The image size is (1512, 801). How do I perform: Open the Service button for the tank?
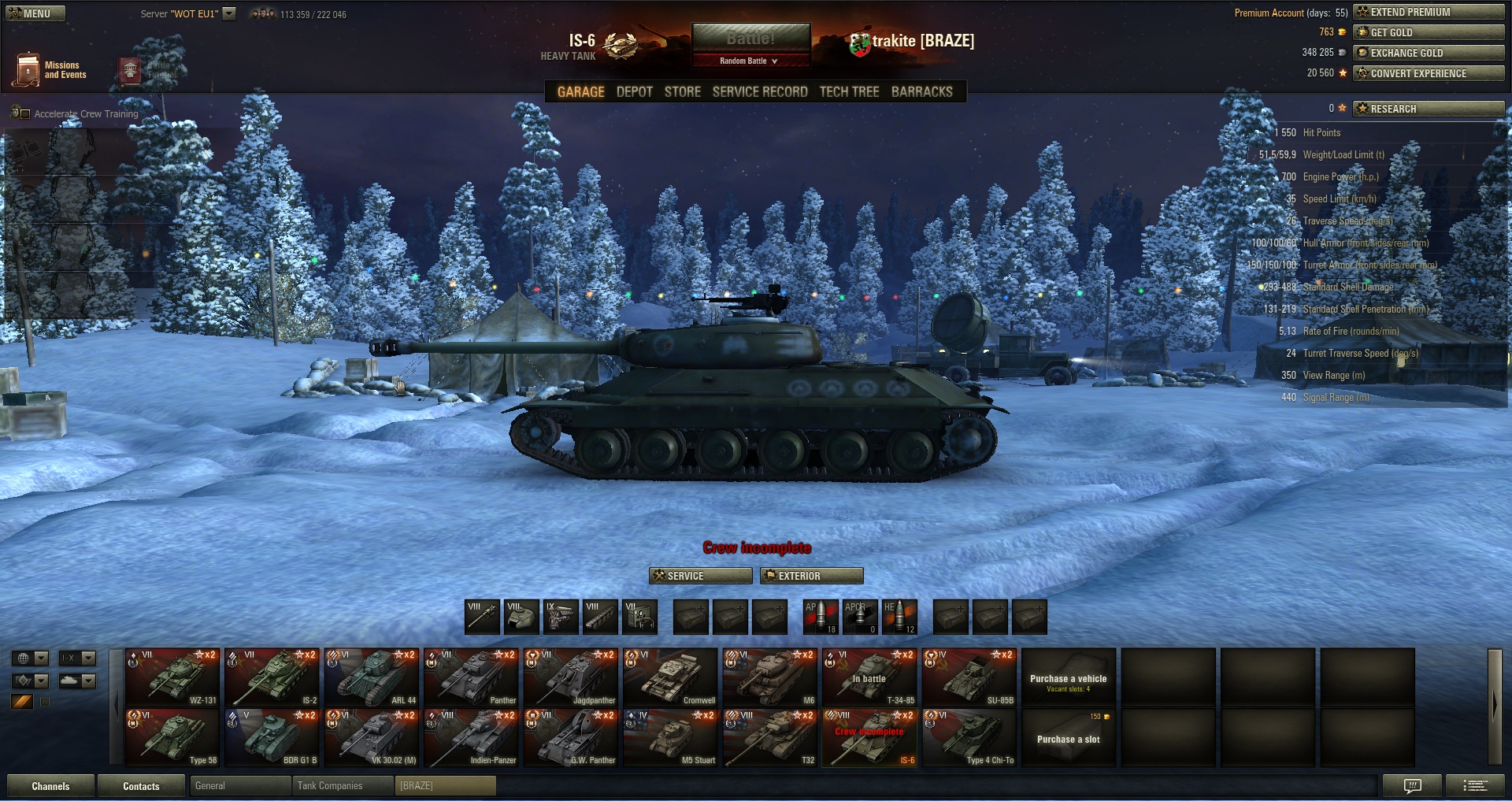tap(700, 576)
